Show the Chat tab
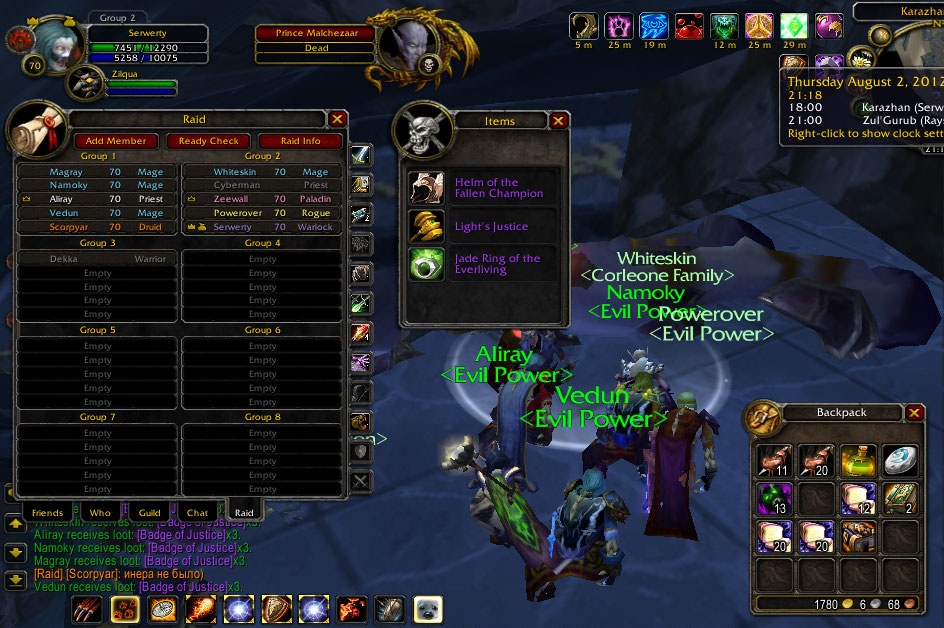This screenshot has width=944, height=628. pos(197,513)
